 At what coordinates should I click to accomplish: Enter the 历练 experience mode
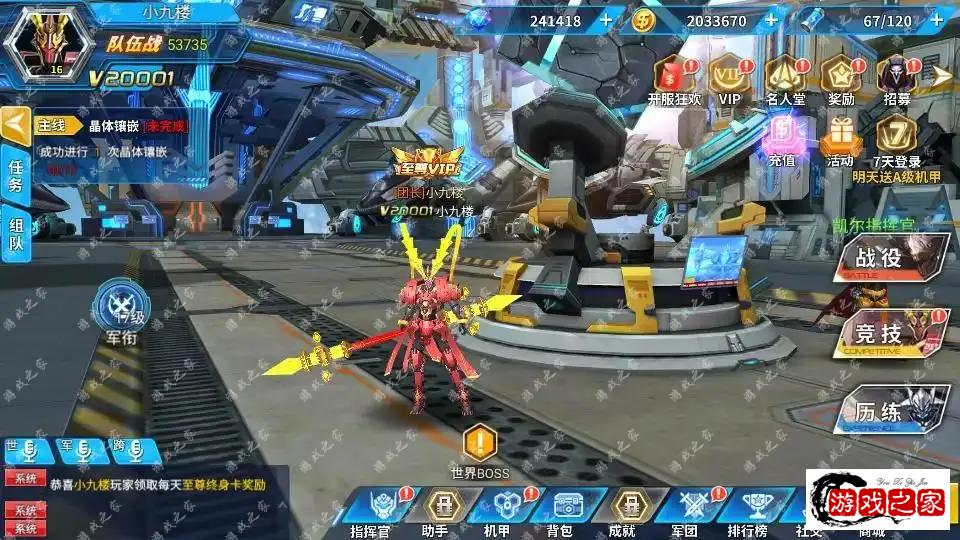pyautogui.click(x=890, y=410)
